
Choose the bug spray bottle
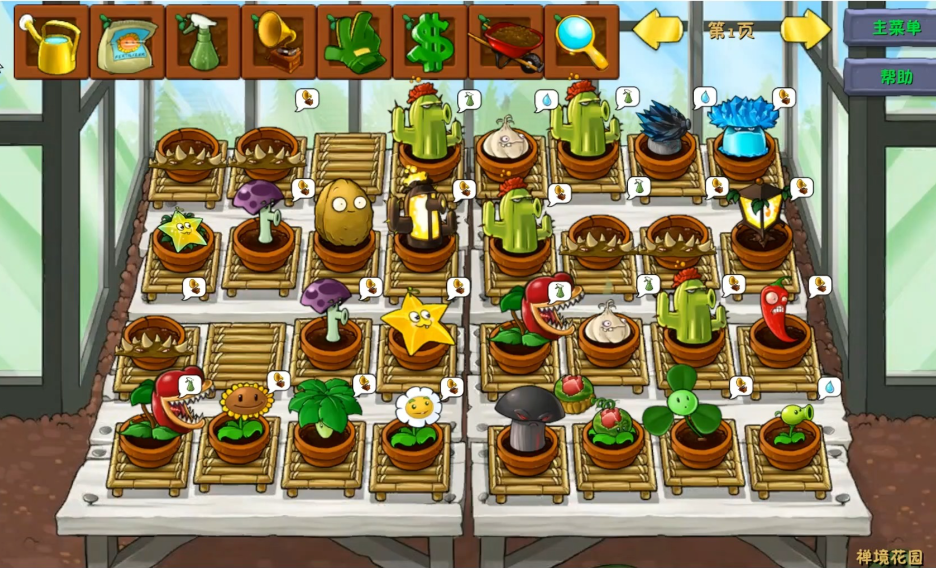203,42
